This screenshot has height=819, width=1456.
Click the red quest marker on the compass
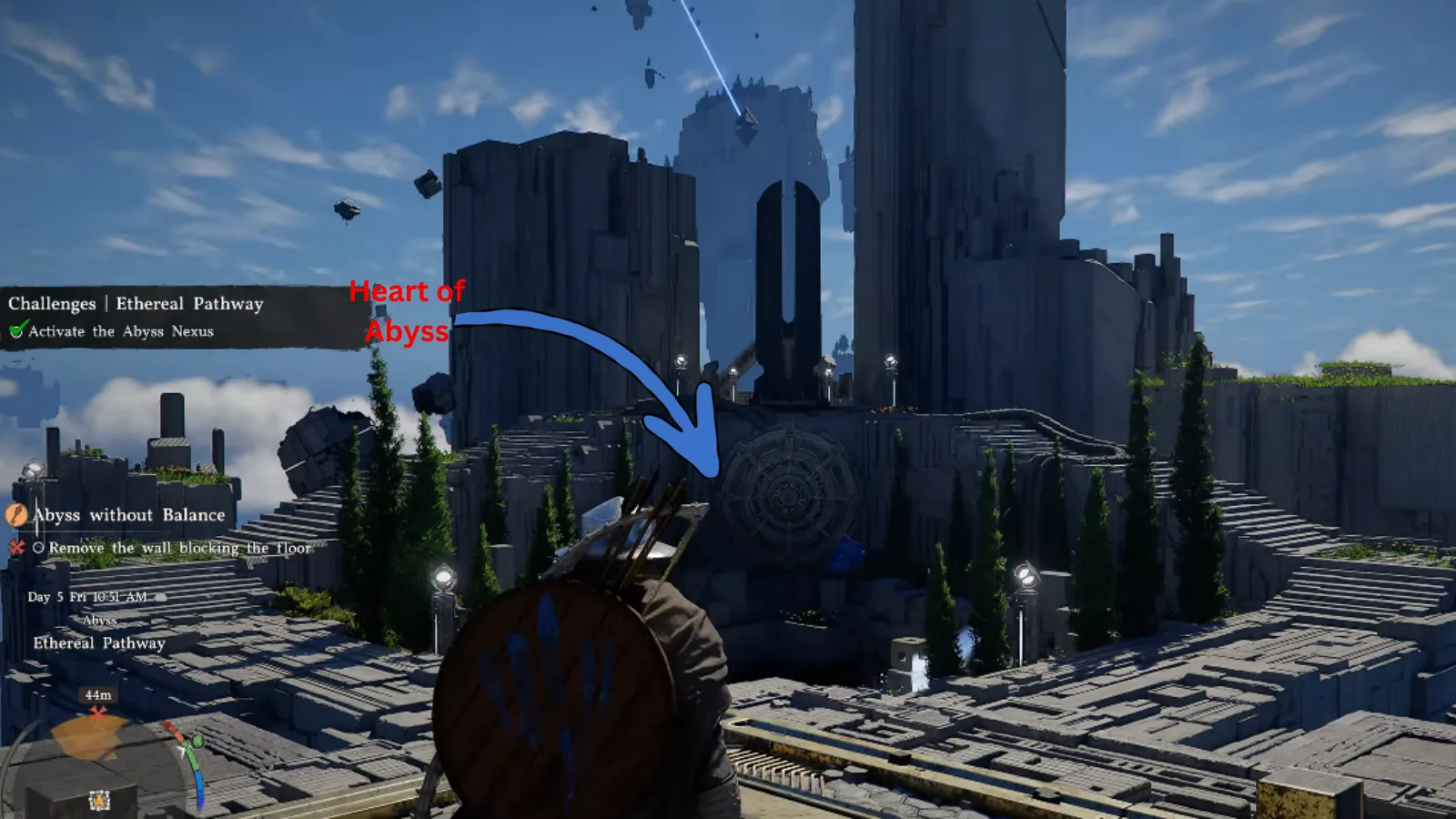(x=98, y=712)
